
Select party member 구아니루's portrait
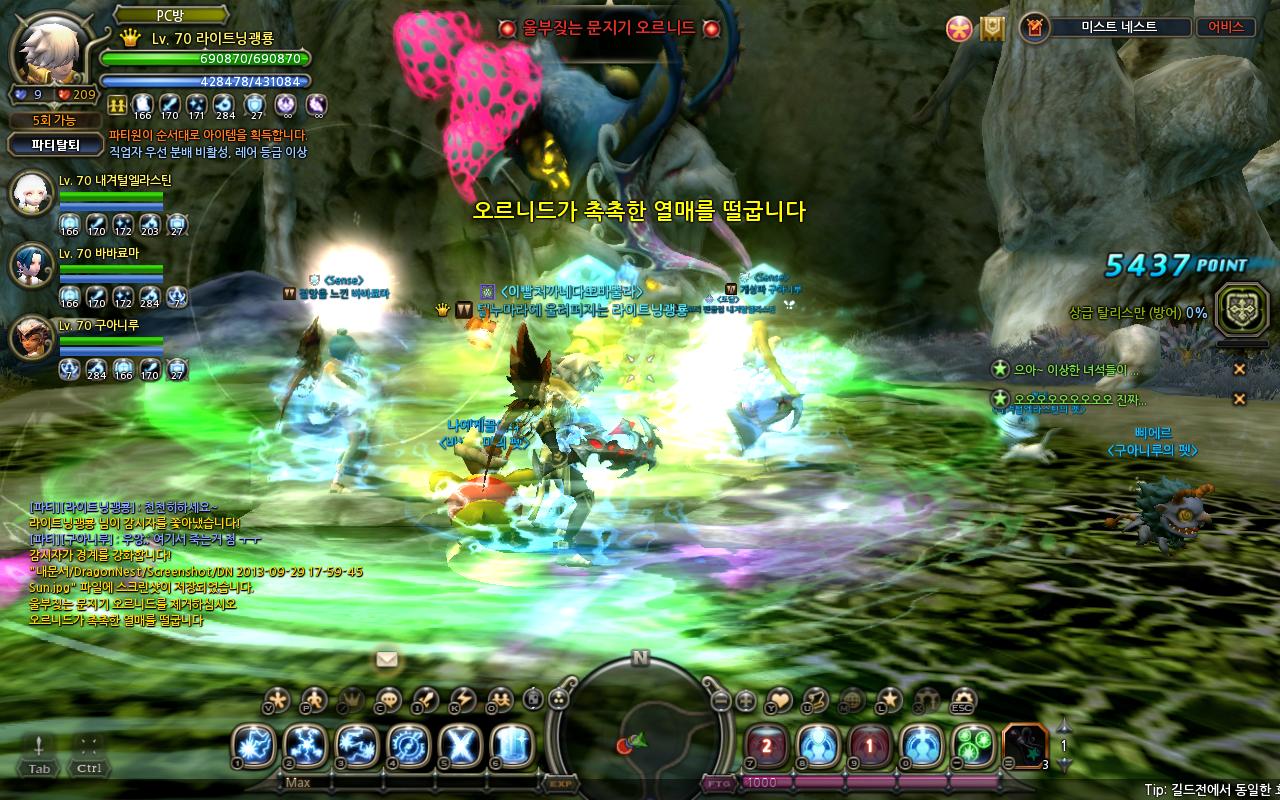click(x=30, y=337)
